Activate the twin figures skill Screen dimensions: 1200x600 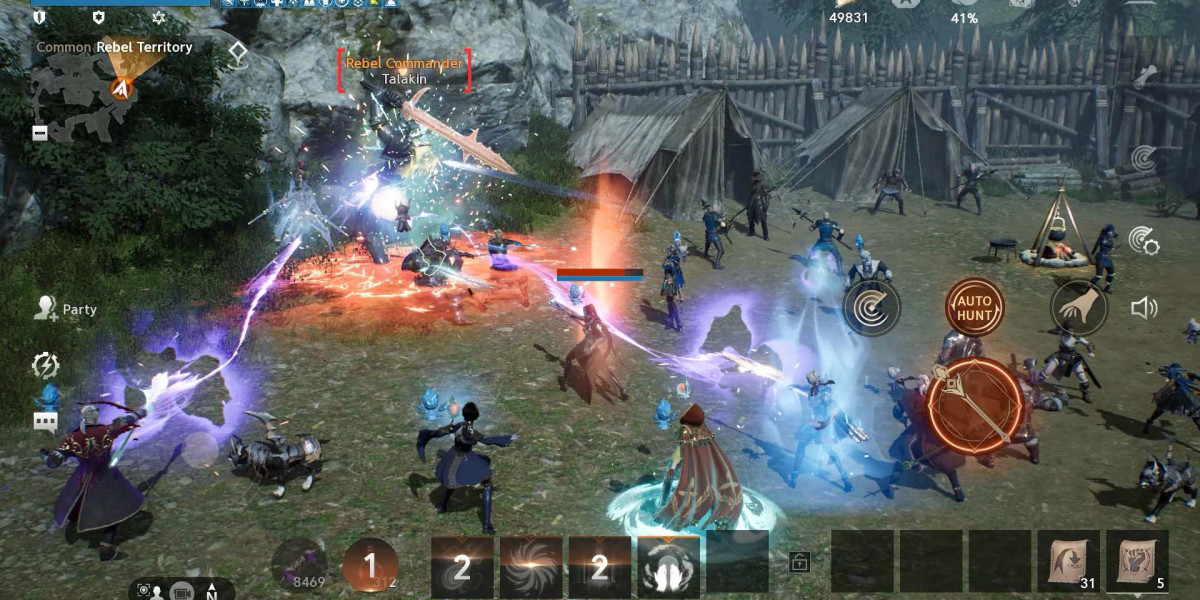coord(668,567)
